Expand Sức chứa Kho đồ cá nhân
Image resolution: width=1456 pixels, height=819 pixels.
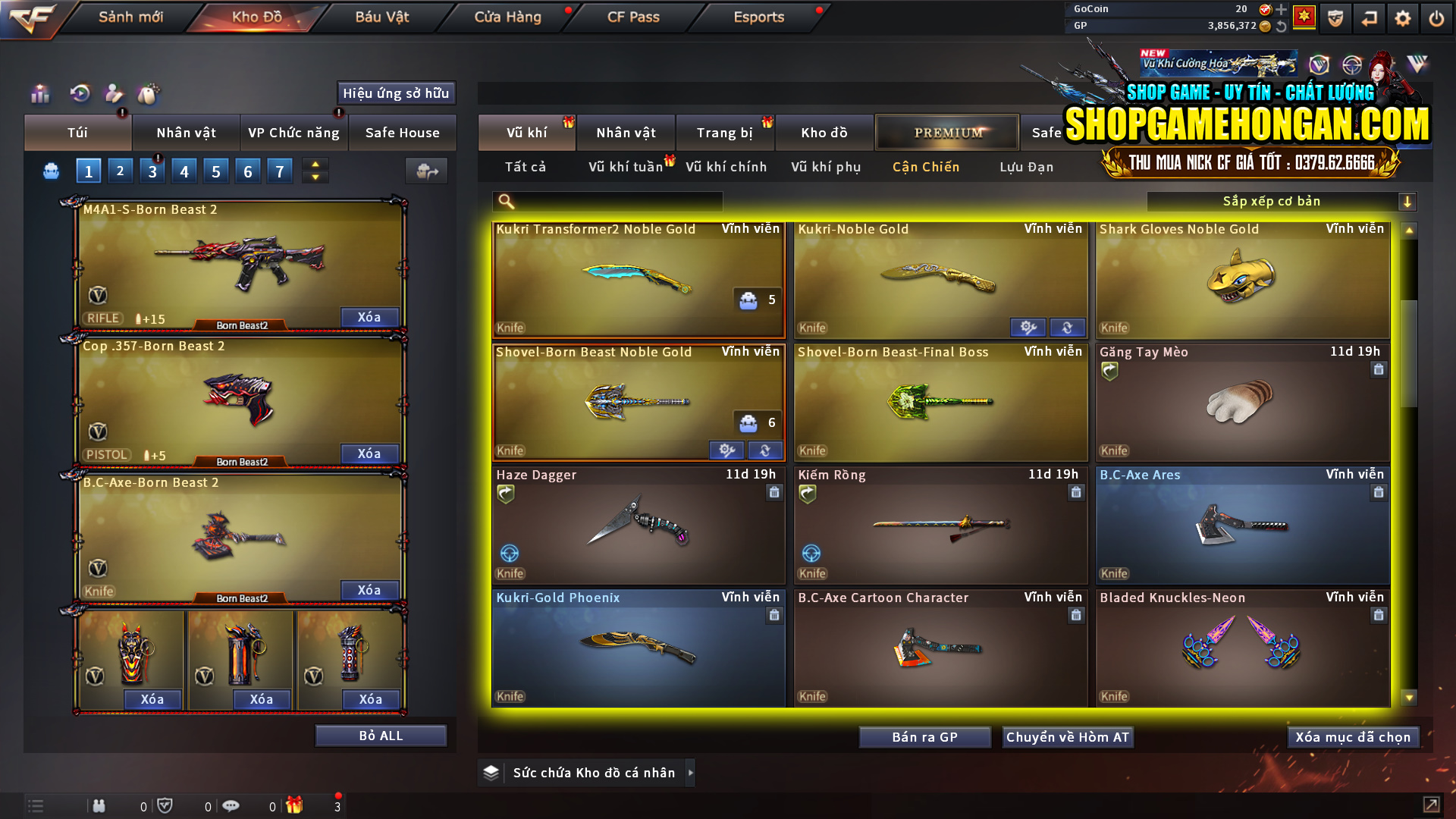click(x=690, y=772)
